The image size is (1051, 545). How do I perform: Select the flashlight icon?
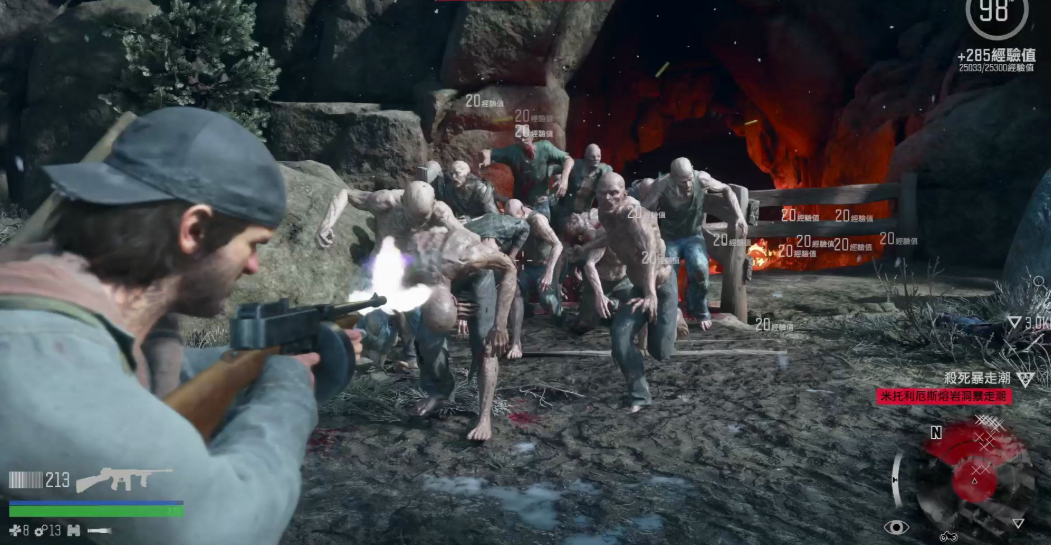coord(99,530)
